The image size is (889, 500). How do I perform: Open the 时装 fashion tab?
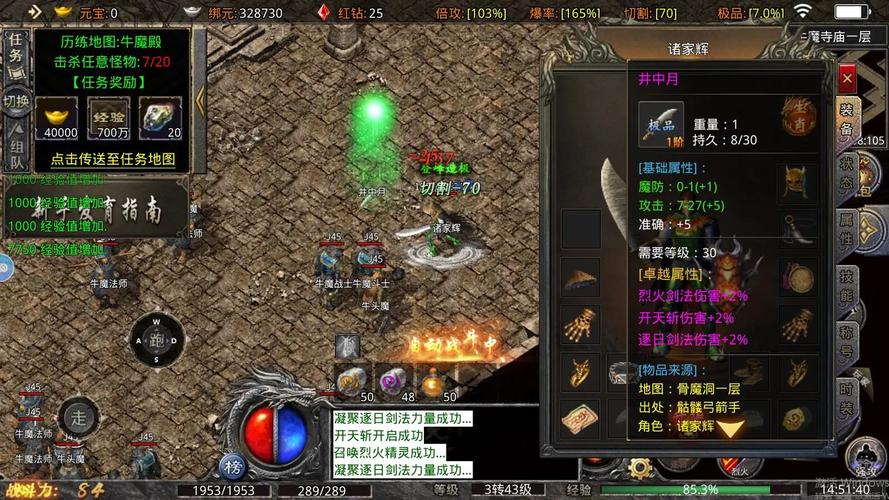[846, 395]
